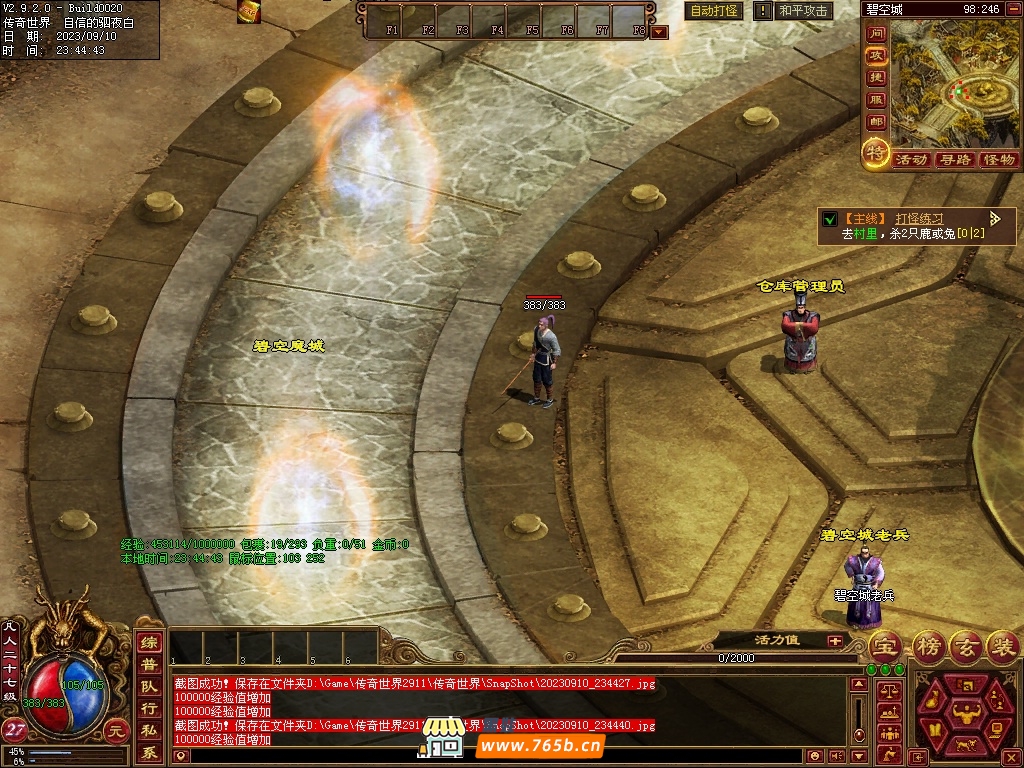Click the round 特 special button
The width and height of the screenshot is (1024, 768).
click(876, 153)
